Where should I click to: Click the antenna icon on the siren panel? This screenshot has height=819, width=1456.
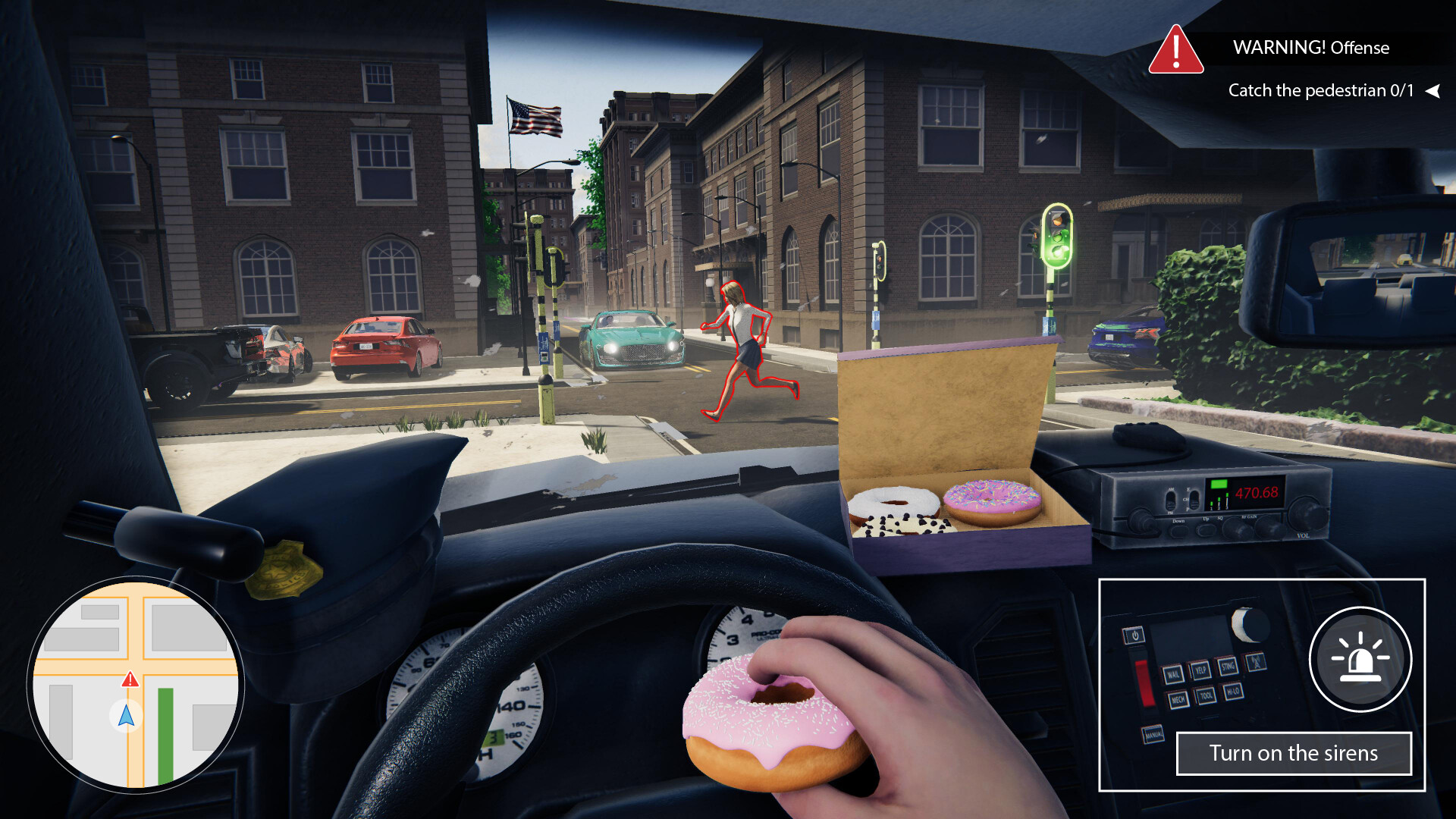pos(1256,662)
